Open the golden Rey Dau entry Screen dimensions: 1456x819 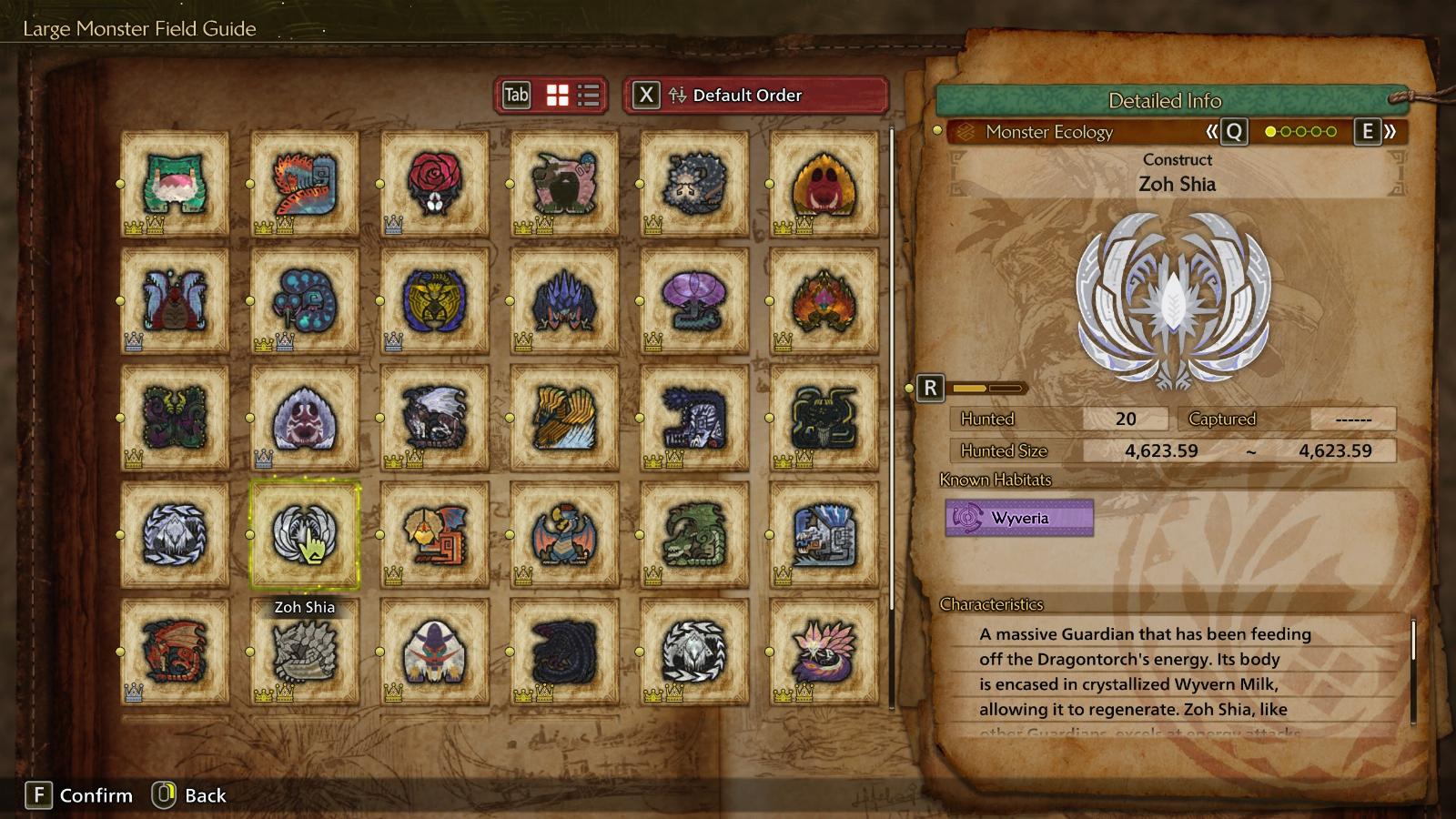coord(435,300)
